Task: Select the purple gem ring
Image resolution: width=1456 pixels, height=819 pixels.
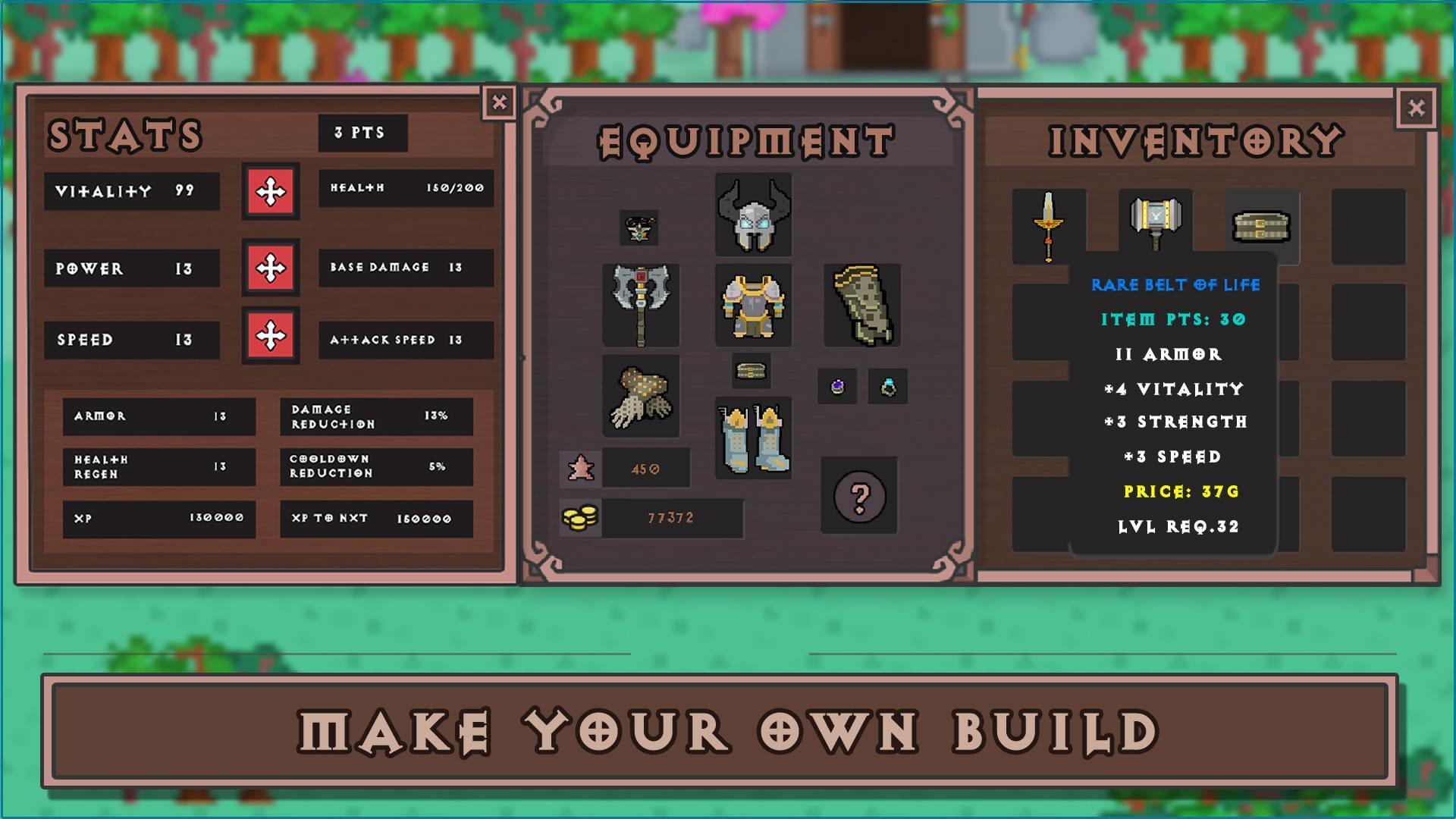Action: [837, 387]
